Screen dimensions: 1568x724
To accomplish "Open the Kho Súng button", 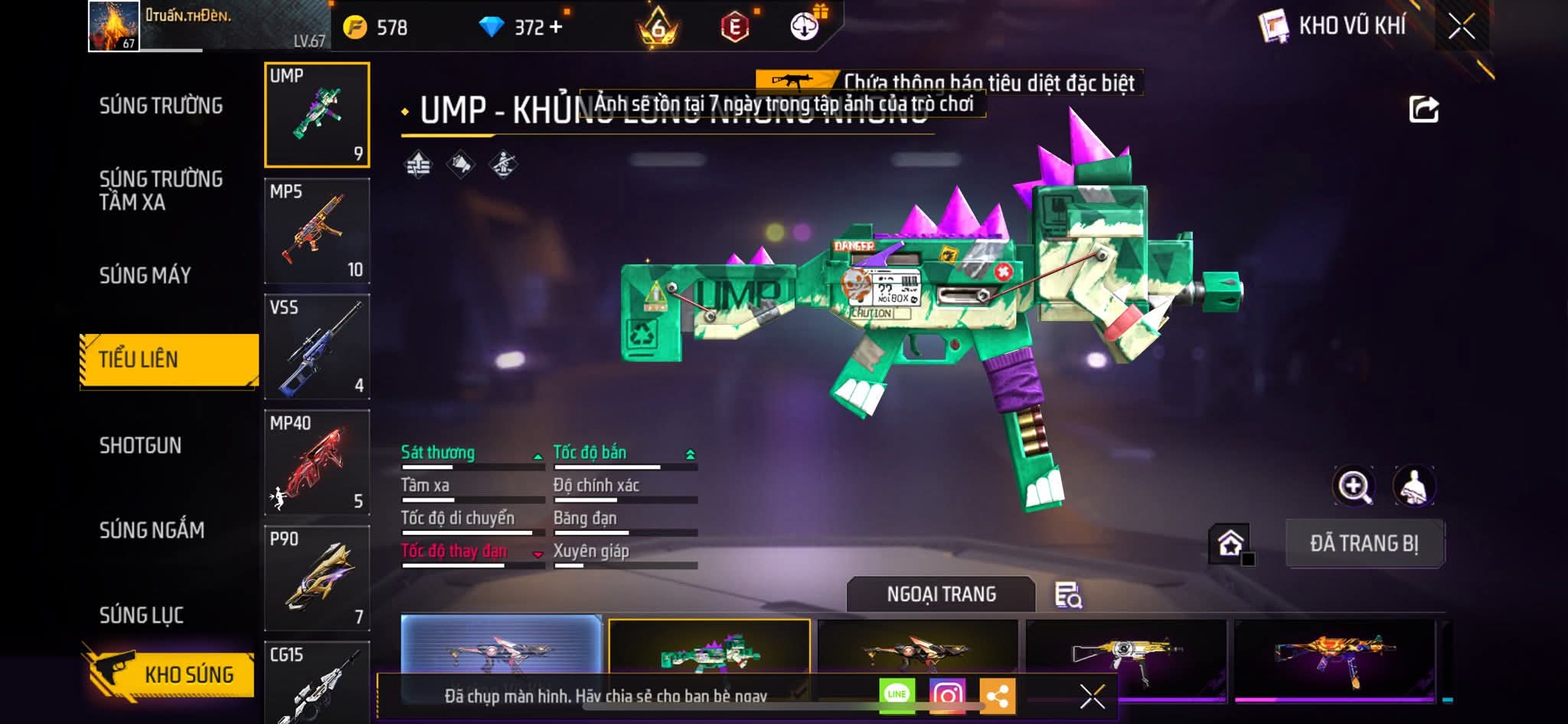I will (170, 673).
